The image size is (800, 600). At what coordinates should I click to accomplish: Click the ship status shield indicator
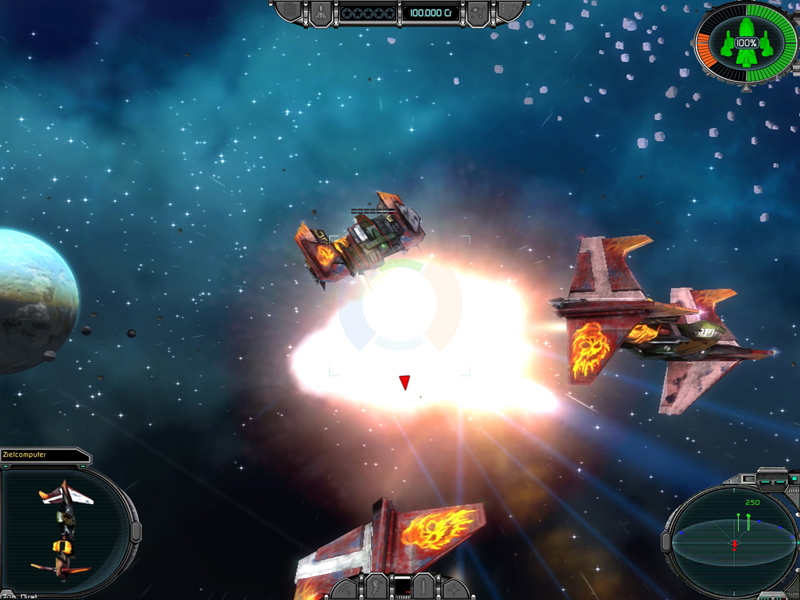click(x=746, y=44)
